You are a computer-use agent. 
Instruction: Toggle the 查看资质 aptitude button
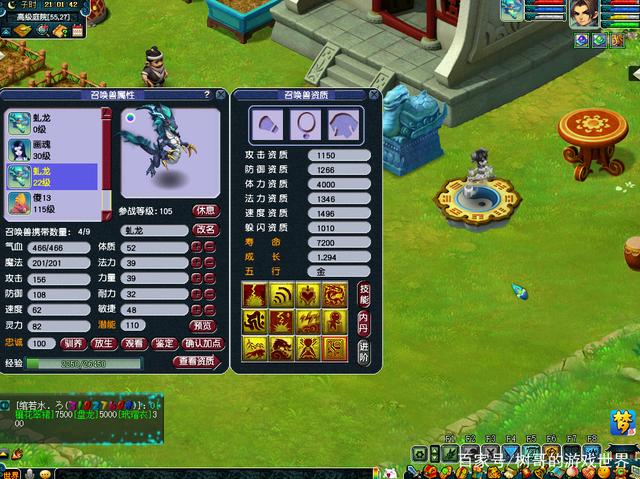pos(195,361)
